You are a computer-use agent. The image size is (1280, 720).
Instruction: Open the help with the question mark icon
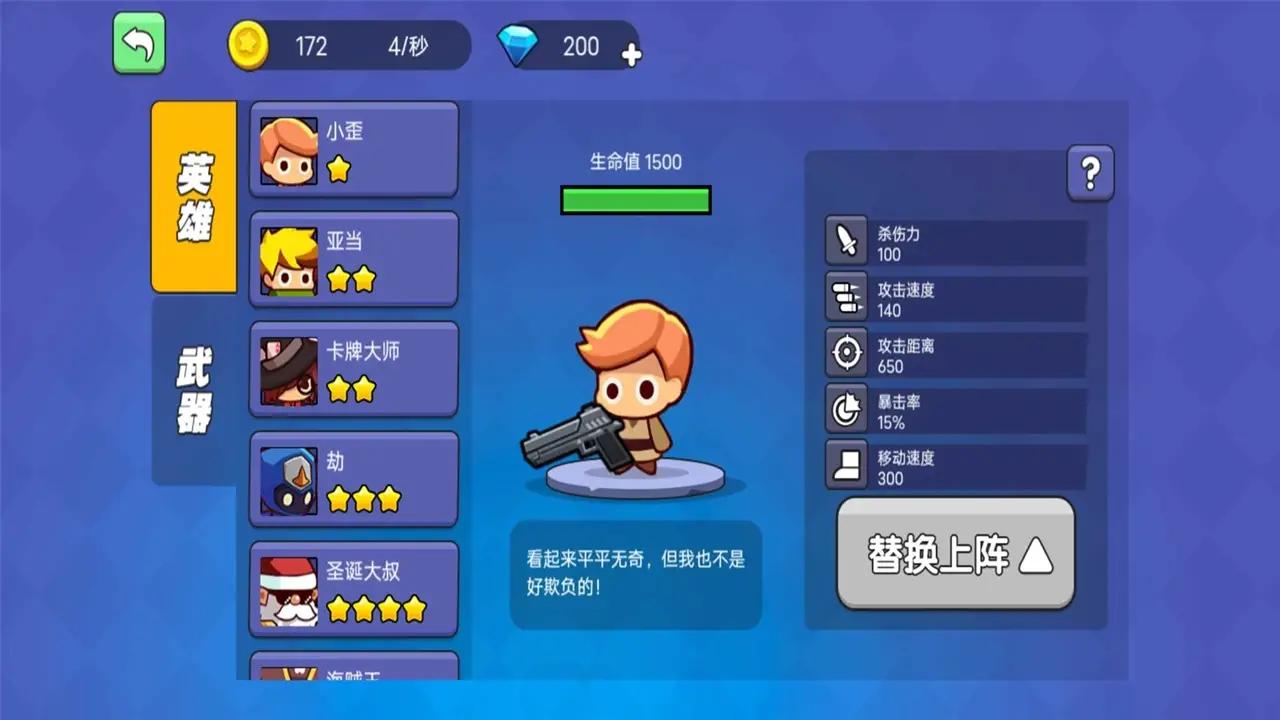point(1090,172)
